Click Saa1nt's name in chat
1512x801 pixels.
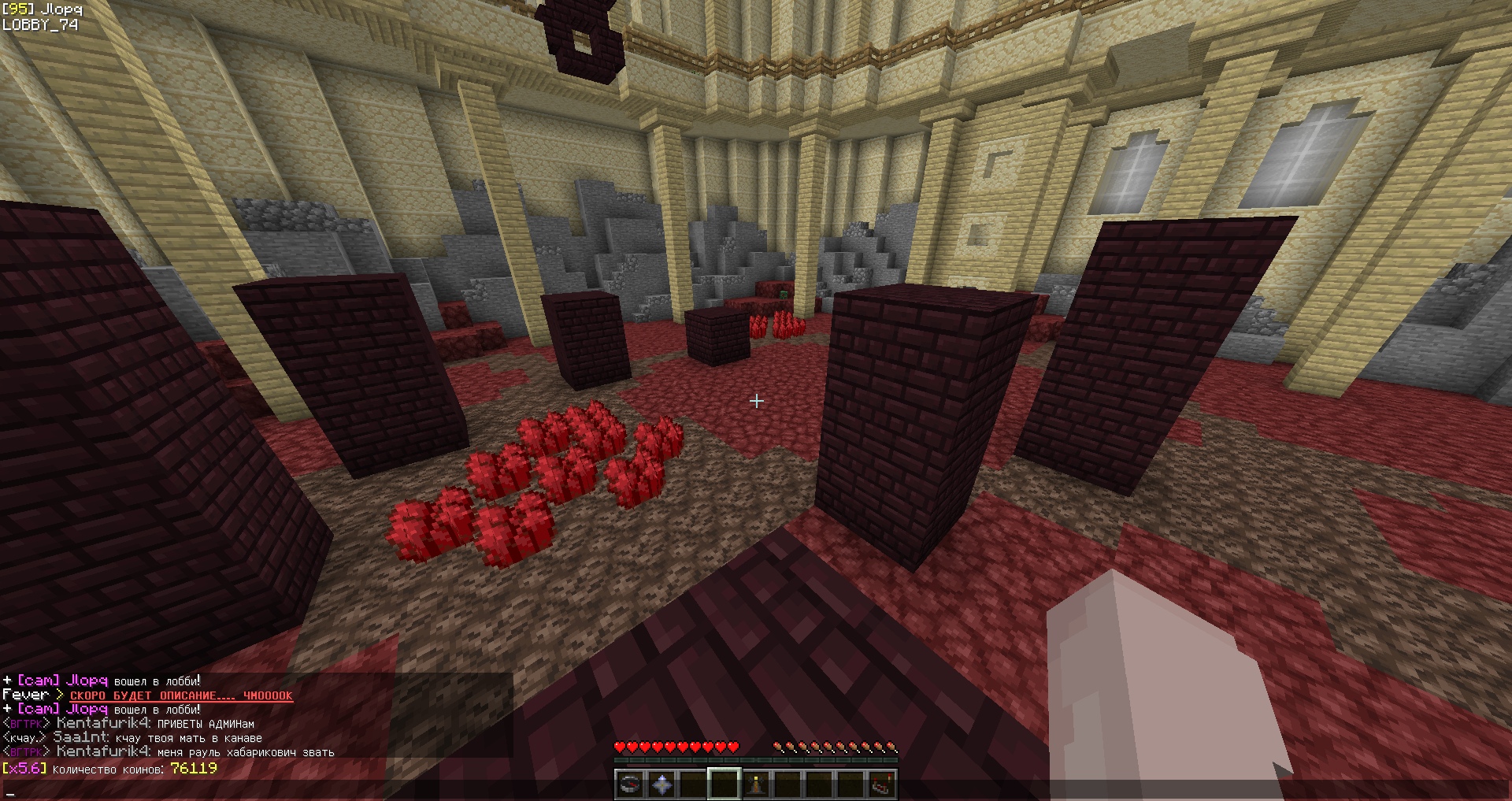[x=80, y=738]
